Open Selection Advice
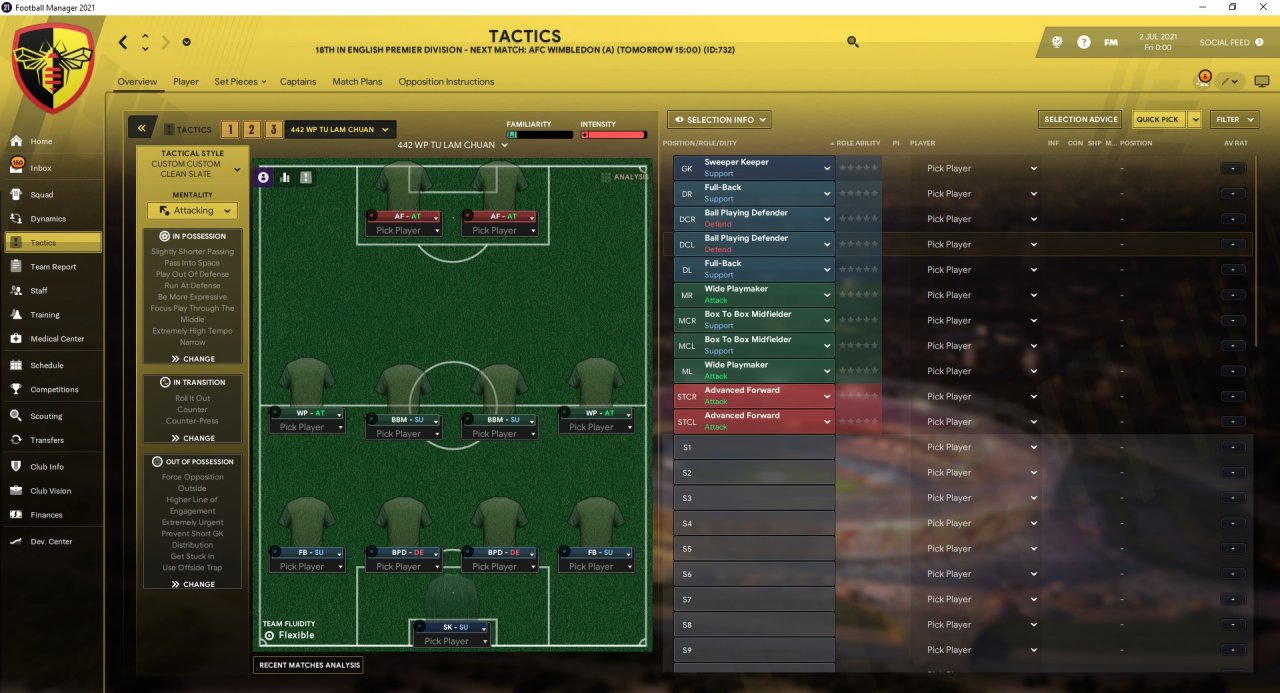This screenshot has width=1280, height=693. point(1080,120)
